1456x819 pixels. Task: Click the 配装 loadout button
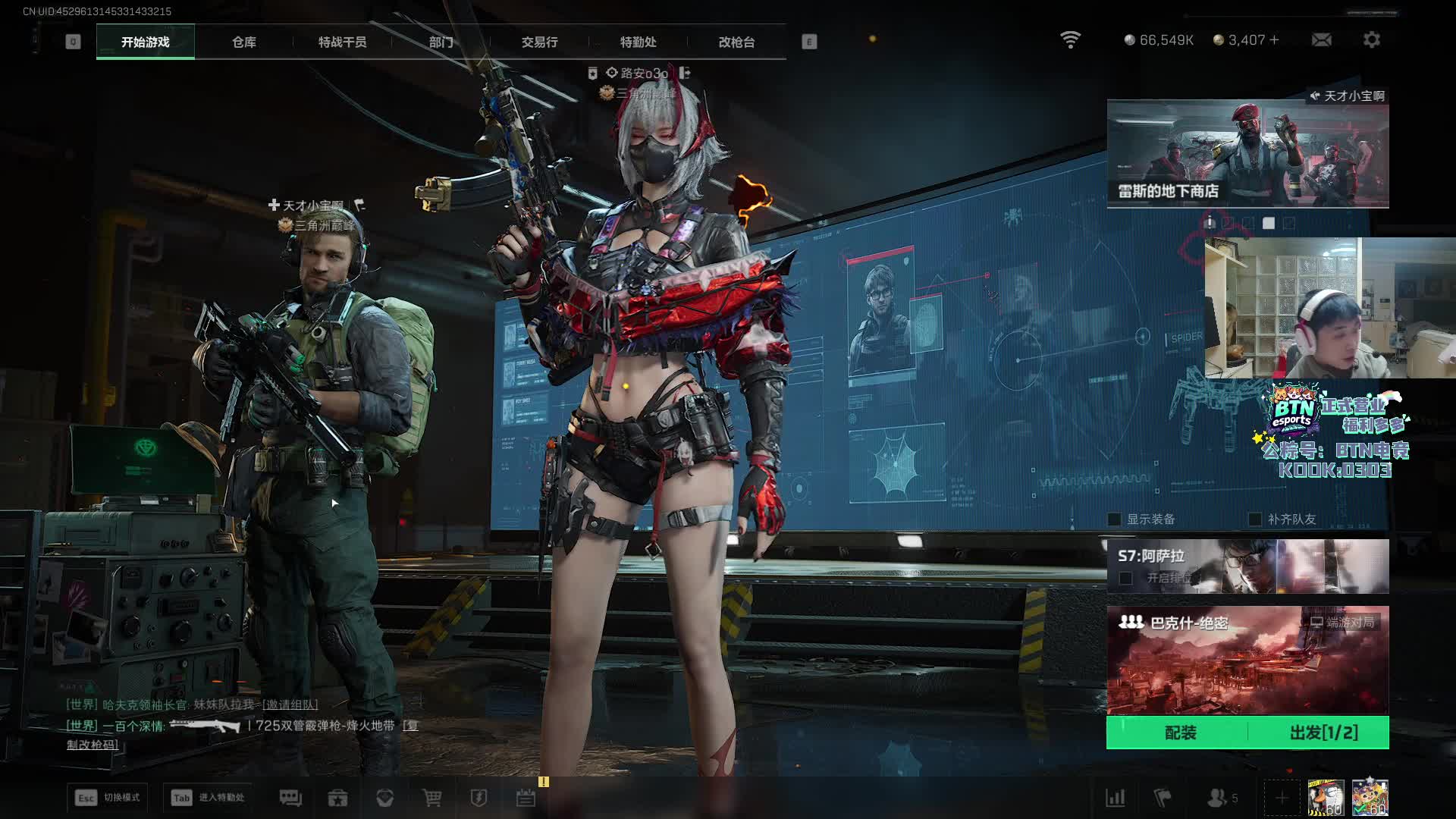(x=1179, y=733)
